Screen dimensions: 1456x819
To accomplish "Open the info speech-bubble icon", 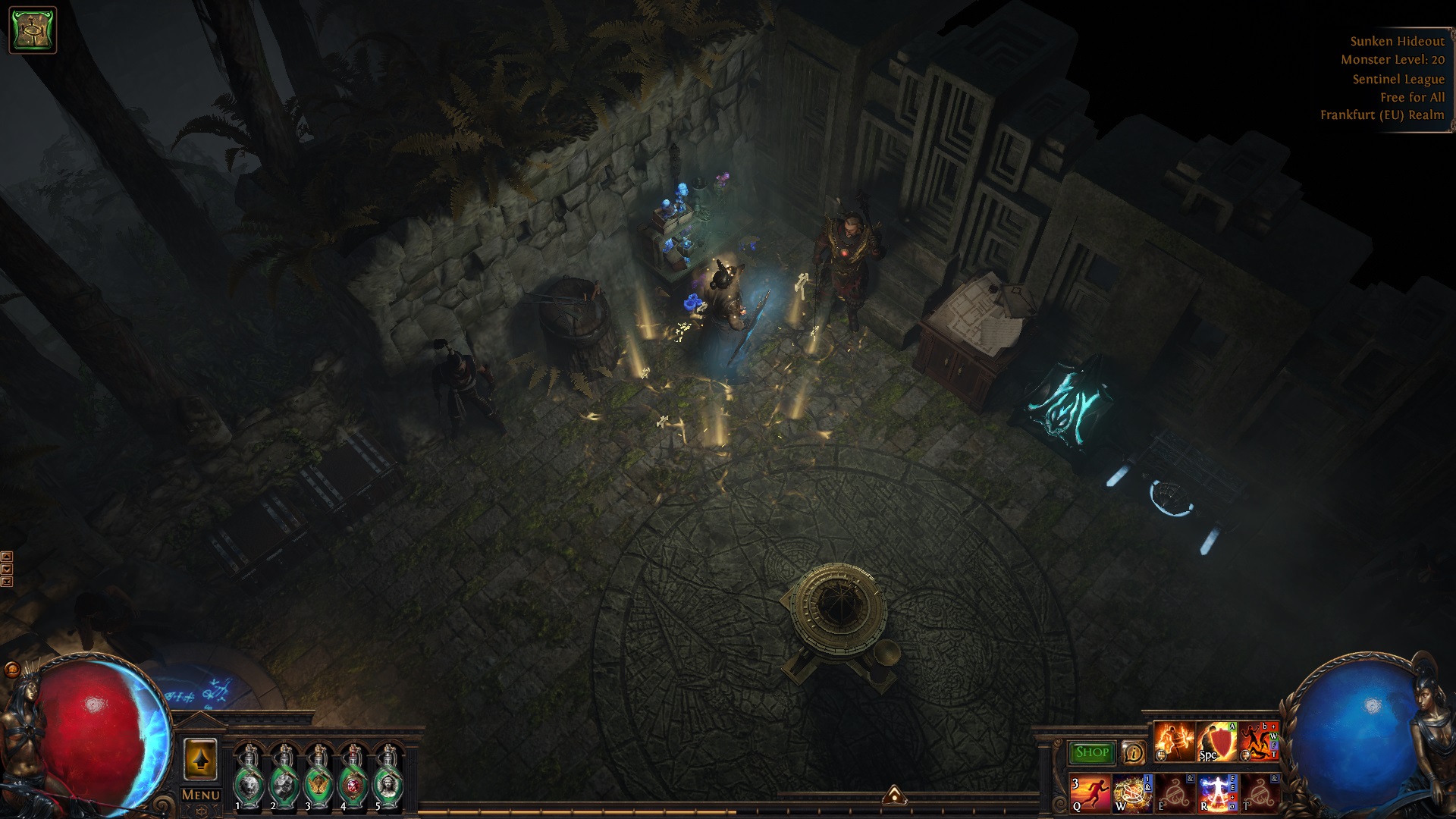I will 1133,752.
